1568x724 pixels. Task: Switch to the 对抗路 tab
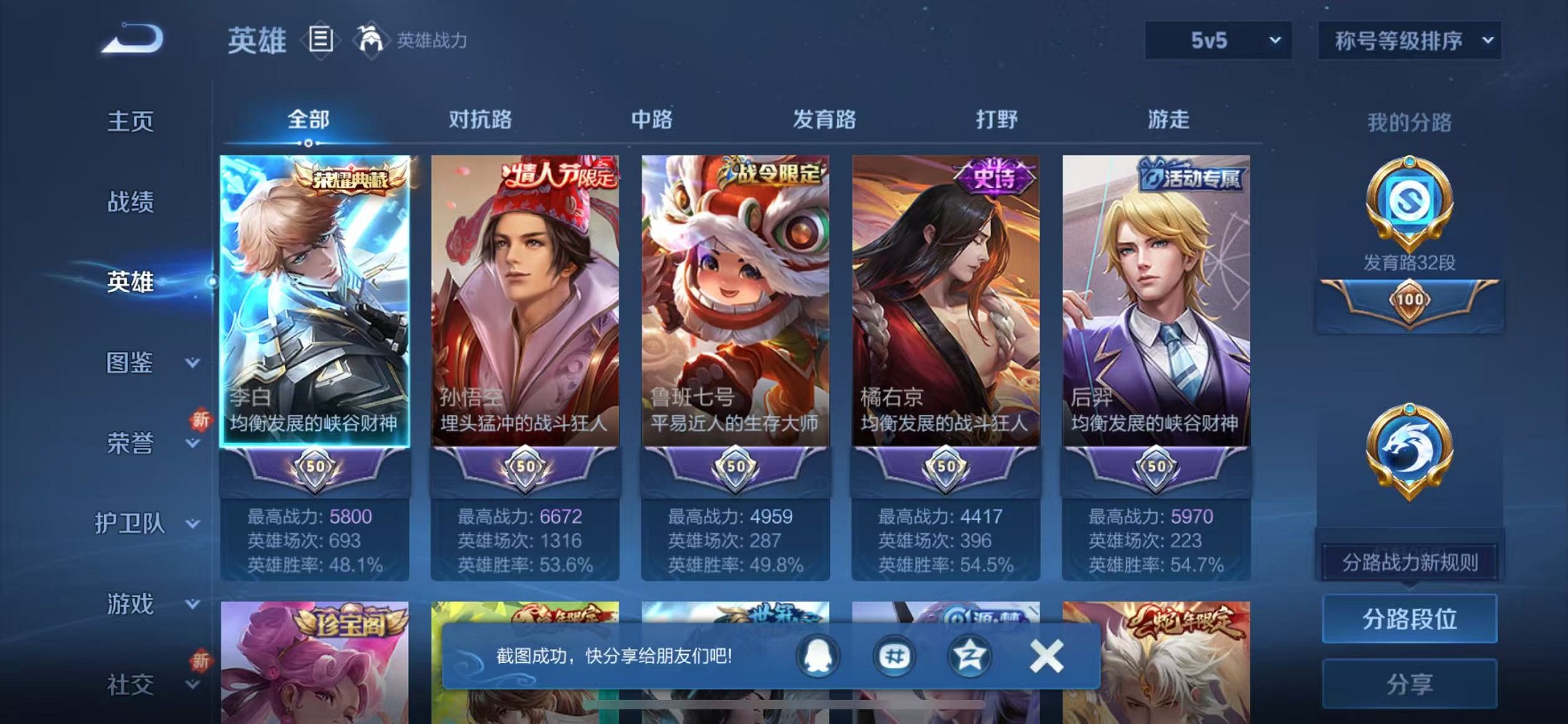pos(479,120)
